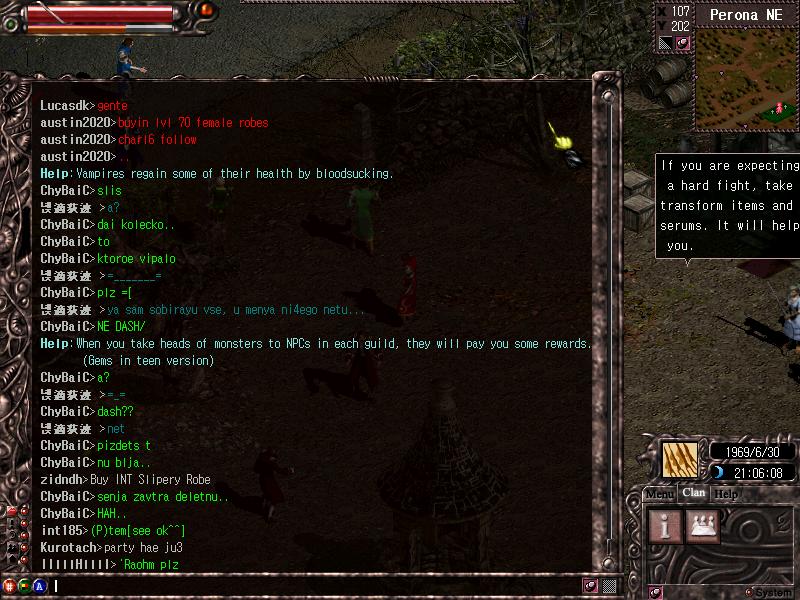Click the Perona NE minimap

point(747,80)
